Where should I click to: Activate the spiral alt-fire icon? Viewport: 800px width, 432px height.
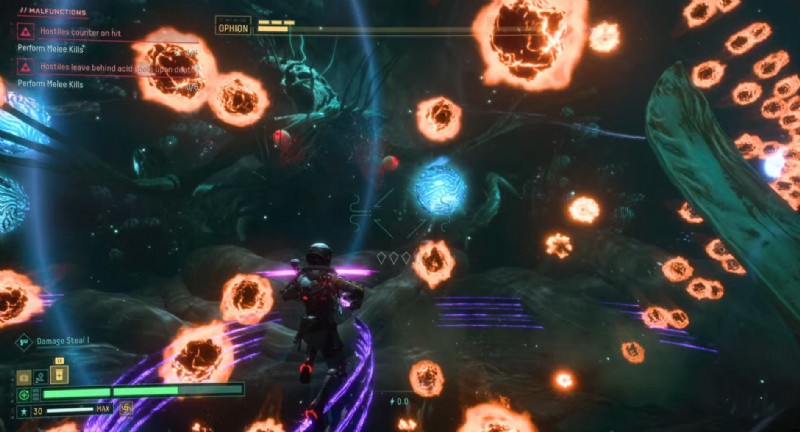(x=126, y=409)
